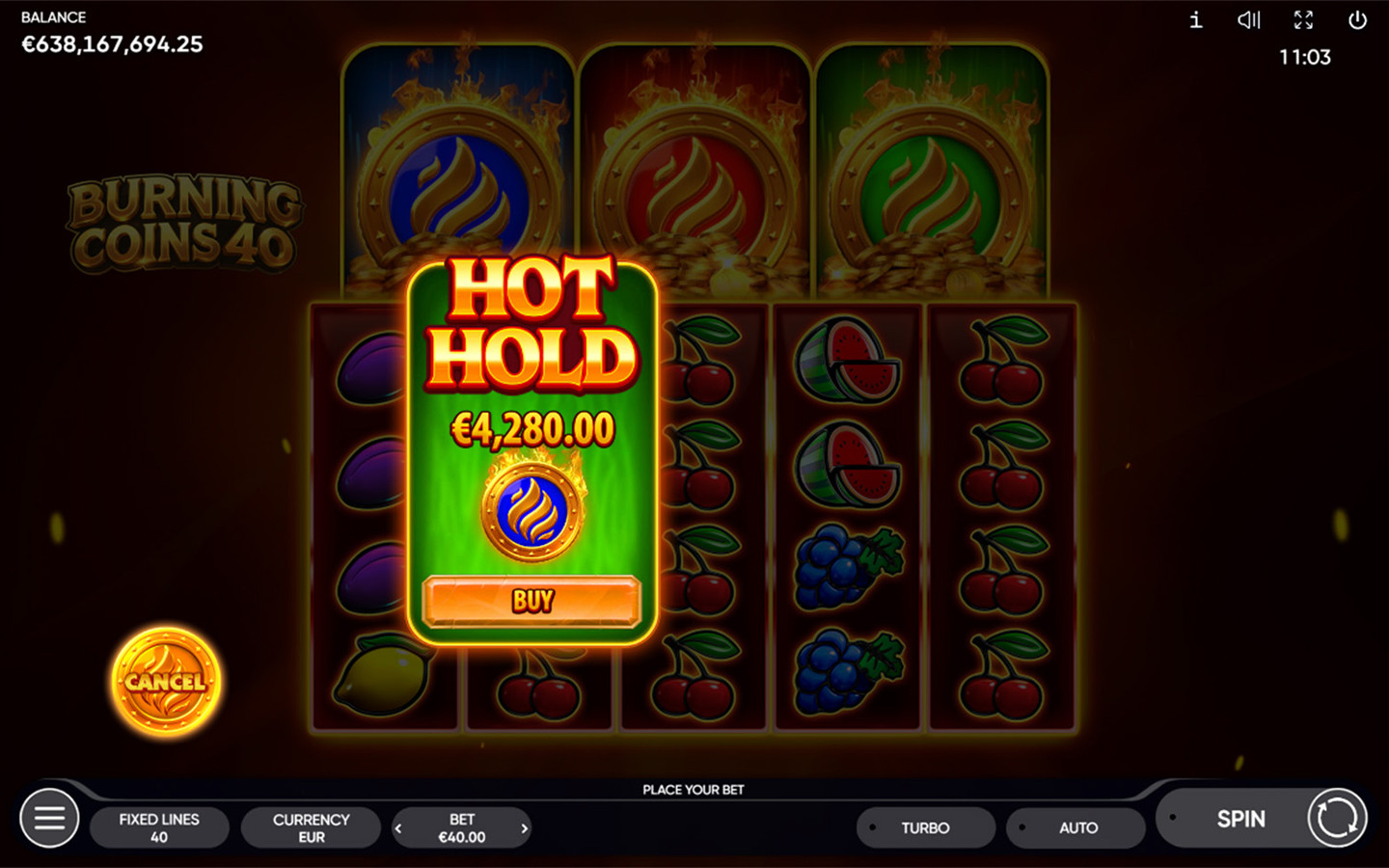This screenshot has height=868, width=1389.
Task: Click the flaming blue coin symbol
Action: click(530, 509)
